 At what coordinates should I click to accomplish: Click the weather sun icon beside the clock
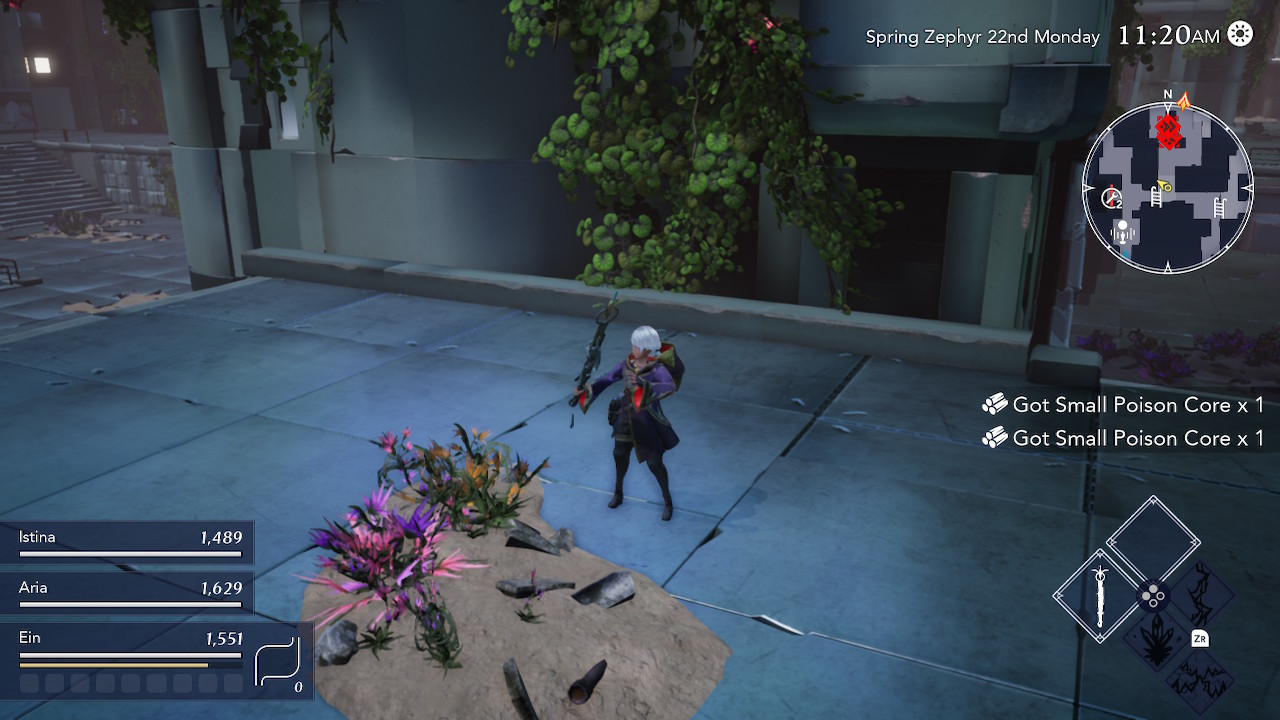(x=1240, y=35)
